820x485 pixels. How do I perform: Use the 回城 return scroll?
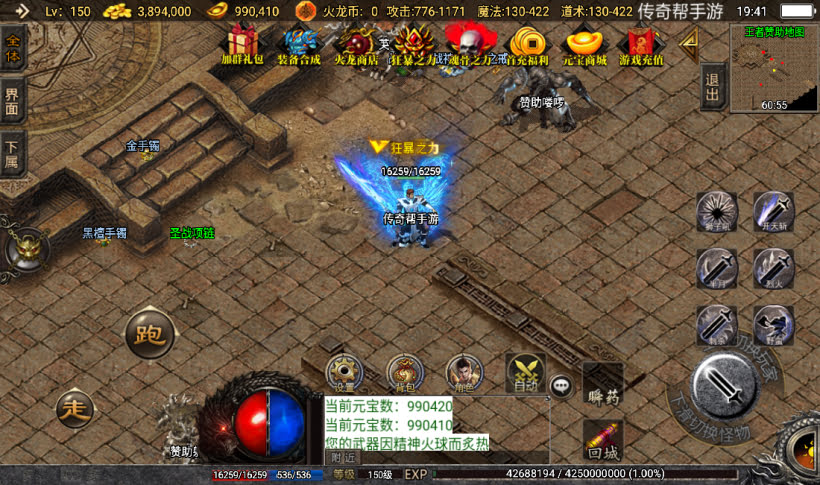[603, 439]
